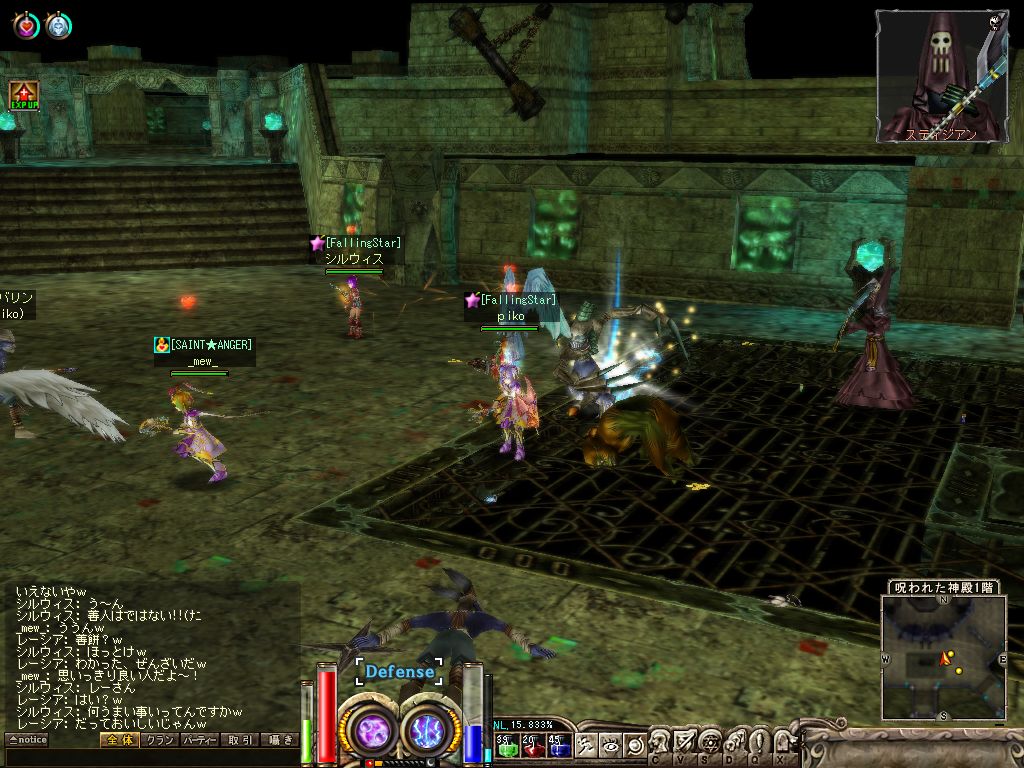1024x768 pixels.
Task: Switch to the 囁き whisper tab
Action: click(280, 740)
